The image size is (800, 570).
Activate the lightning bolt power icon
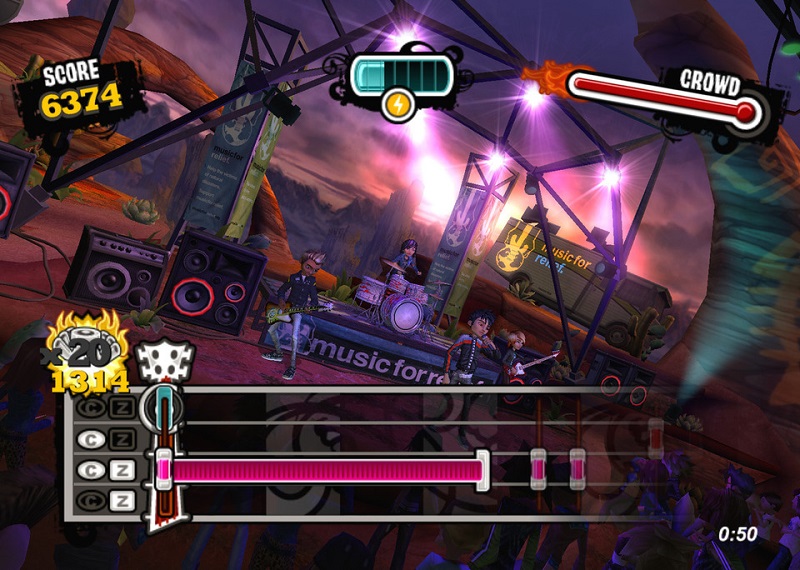point(397,103)
